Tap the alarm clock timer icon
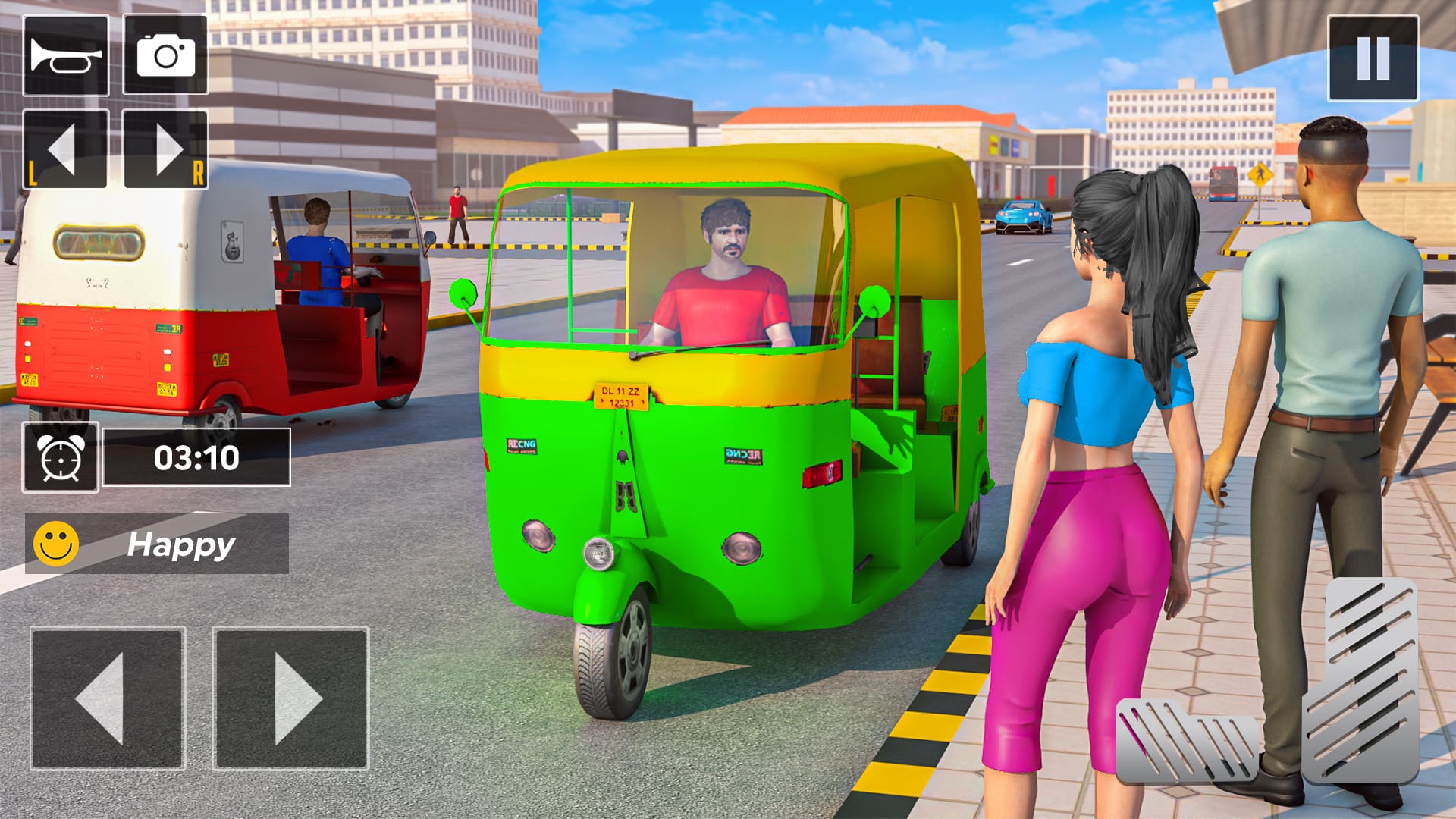The width and height of the screenshot is (1456, 819). click(x=61, y=461)
